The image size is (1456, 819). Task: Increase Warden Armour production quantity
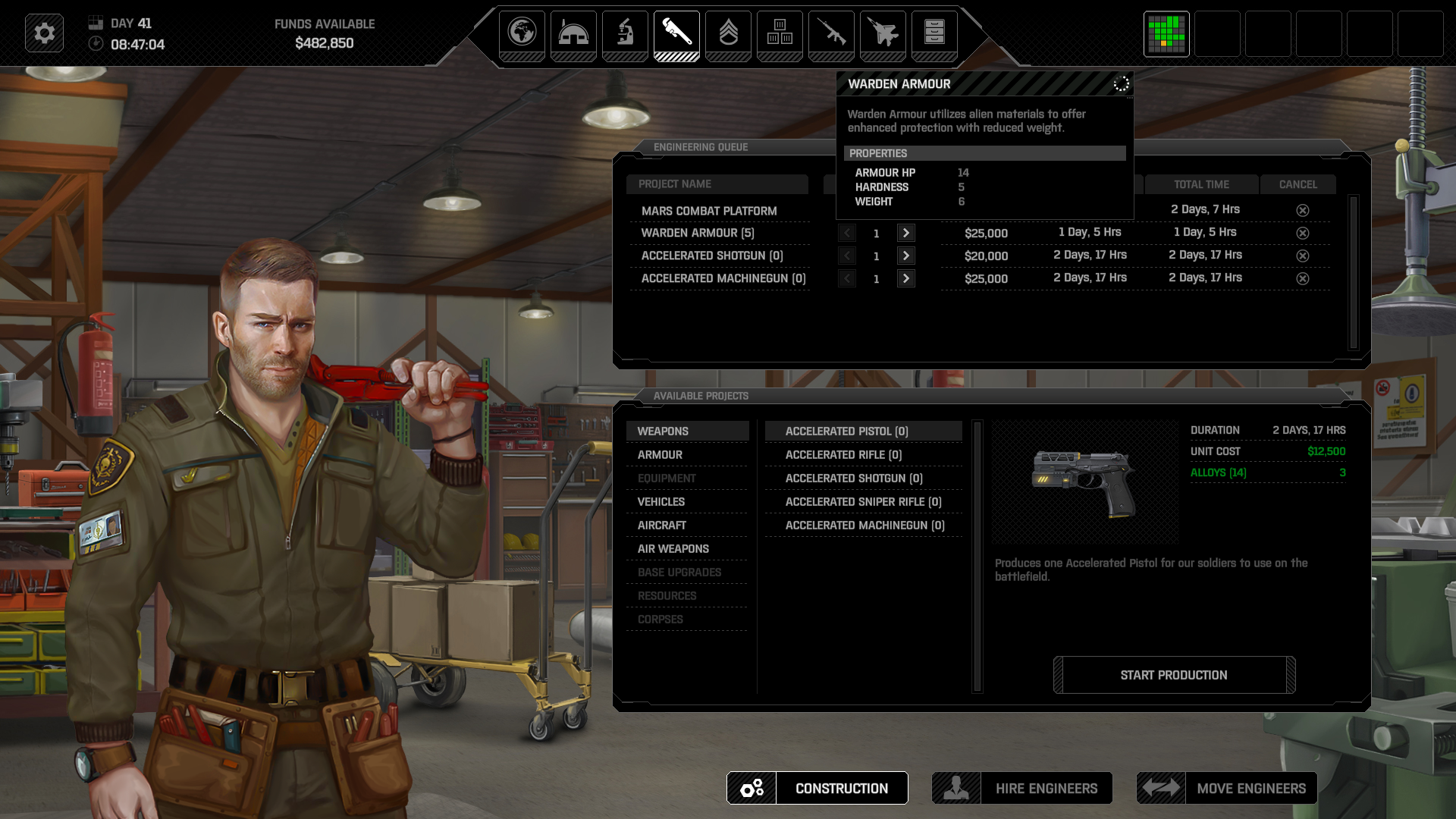point(905,233)
